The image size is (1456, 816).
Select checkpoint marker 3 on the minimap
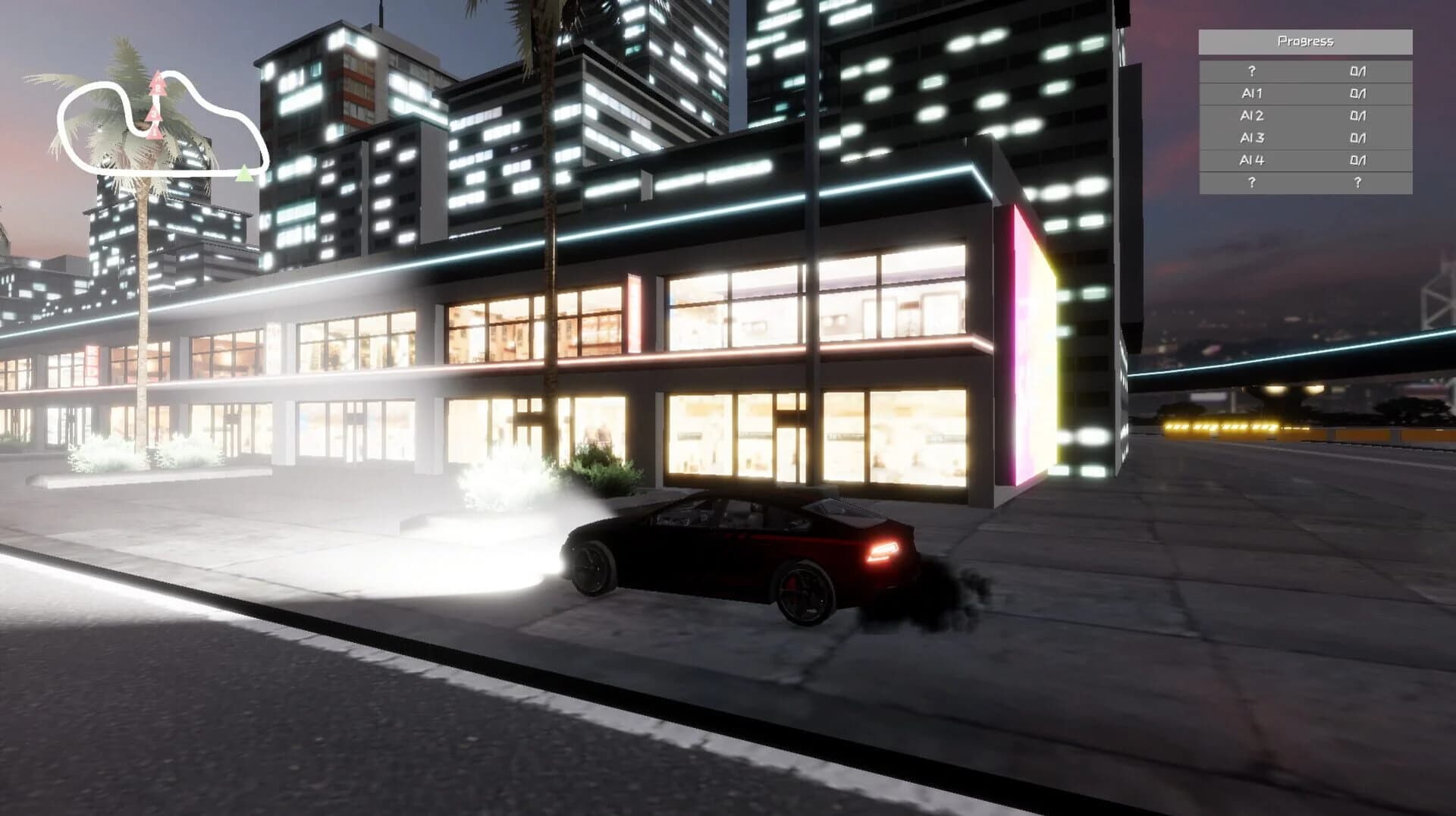[154, 114]
